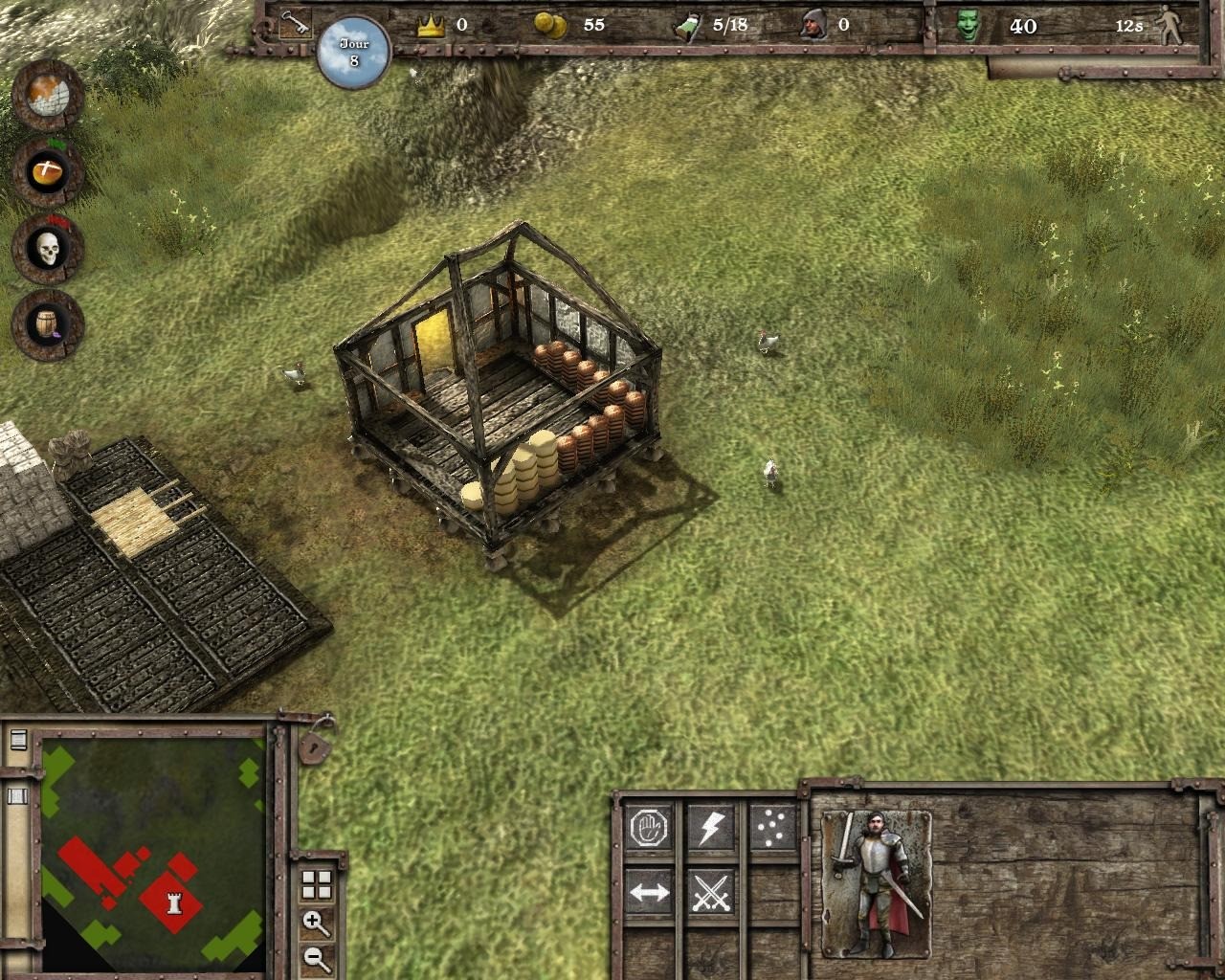This screenshot has height=980, width=1225.
Task: Open the key icon menu
Action: 294,24
